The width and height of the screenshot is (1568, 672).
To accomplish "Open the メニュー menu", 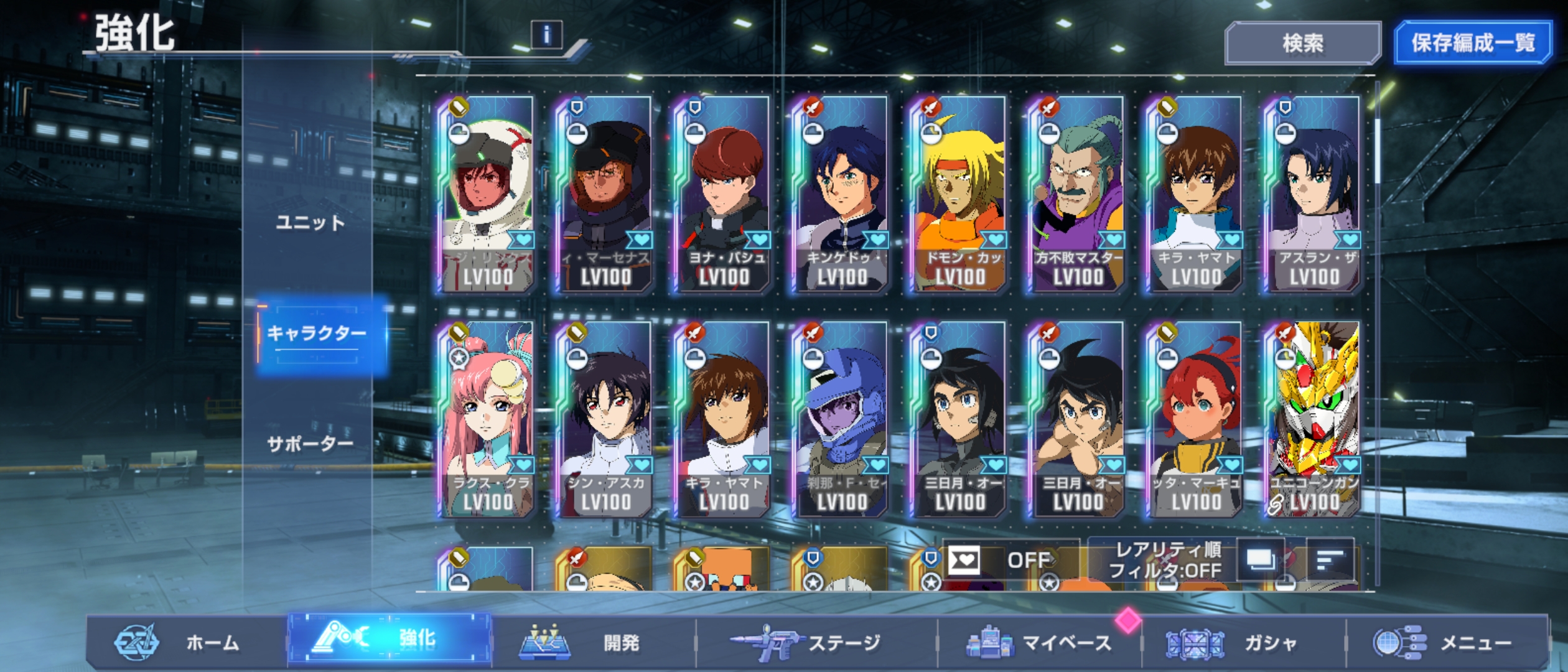I will 1444,642.
